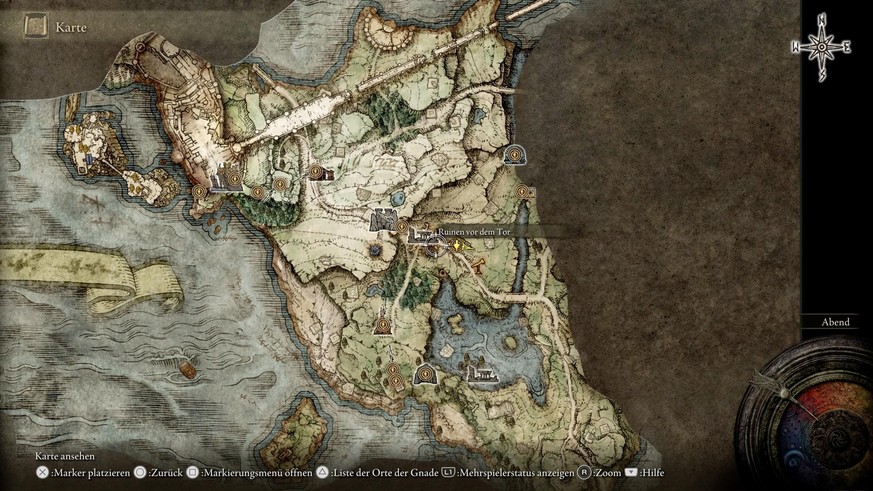Screen dimensions: 873x491
Task: Select the Ruinen vor dem Tor map marker
Action: click(435, 242)
